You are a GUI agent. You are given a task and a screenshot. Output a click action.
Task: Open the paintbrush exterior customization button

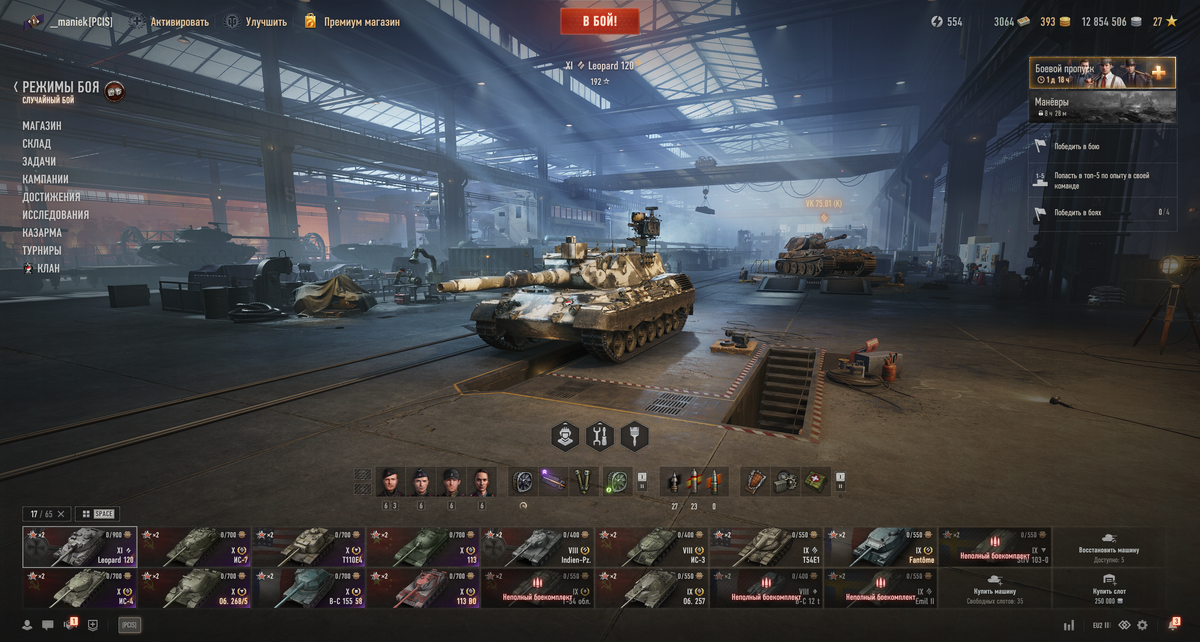click(634, 436)
